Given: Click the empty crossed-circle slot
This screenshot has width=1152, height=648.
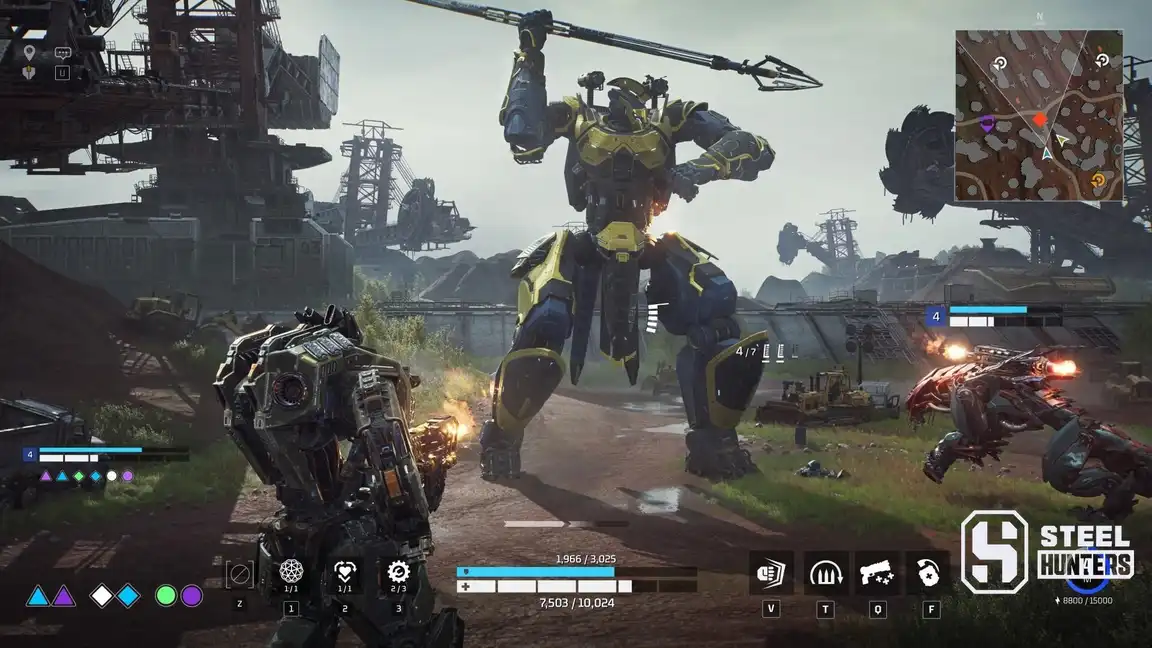Looking at the screenshot, I should [239, 574].
